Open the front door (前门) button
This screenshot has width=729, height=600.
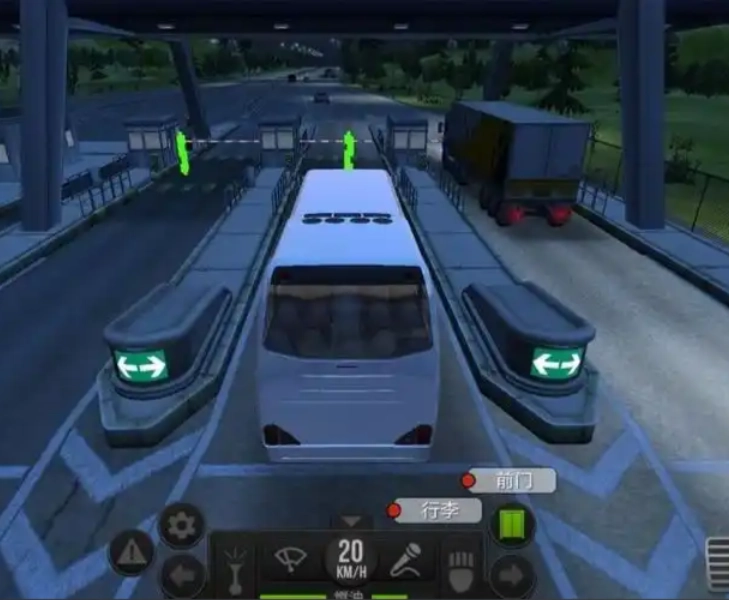[x=508, y=480]
